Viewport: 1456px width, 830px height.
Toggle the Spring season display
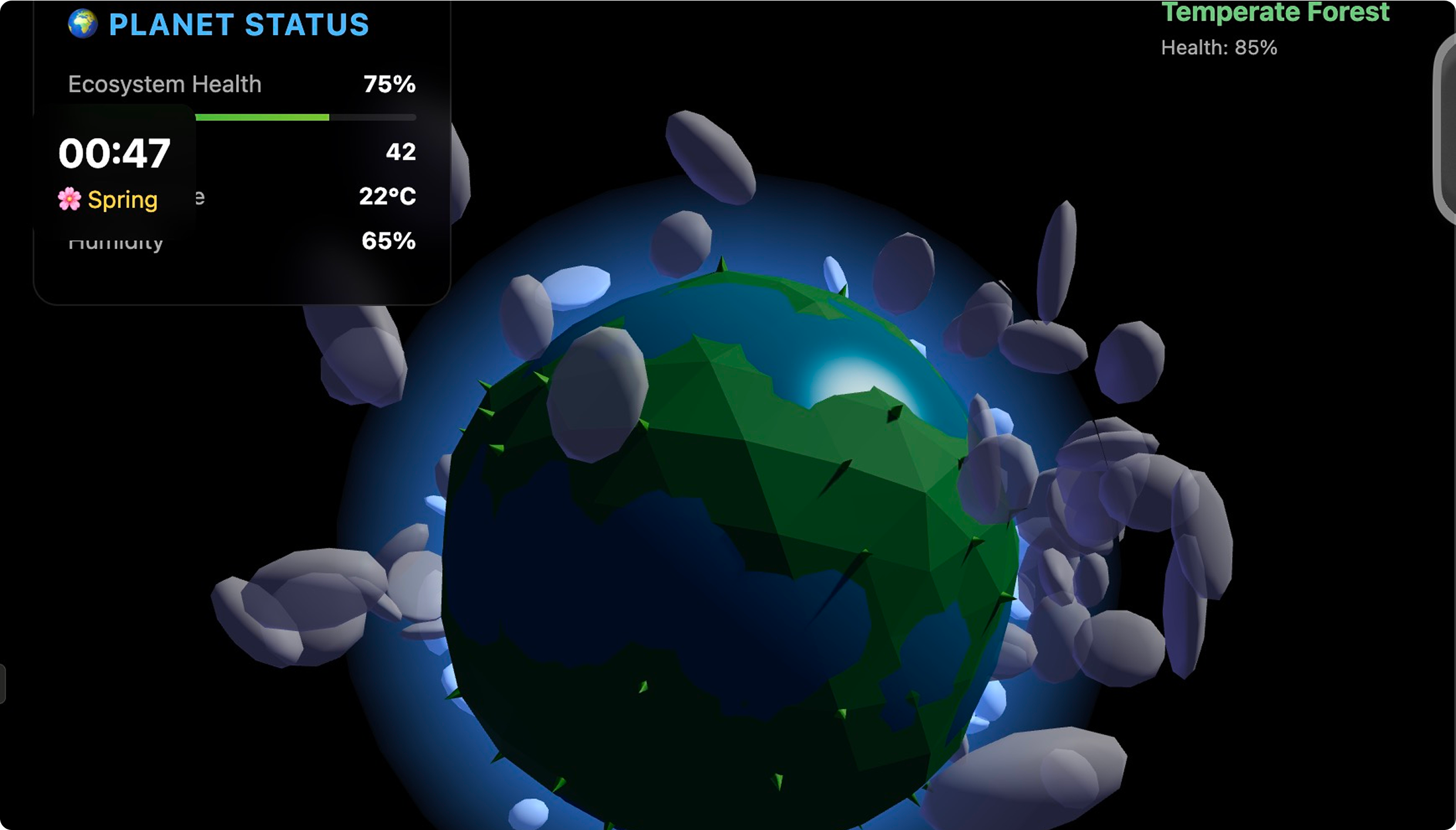point(107,199)
